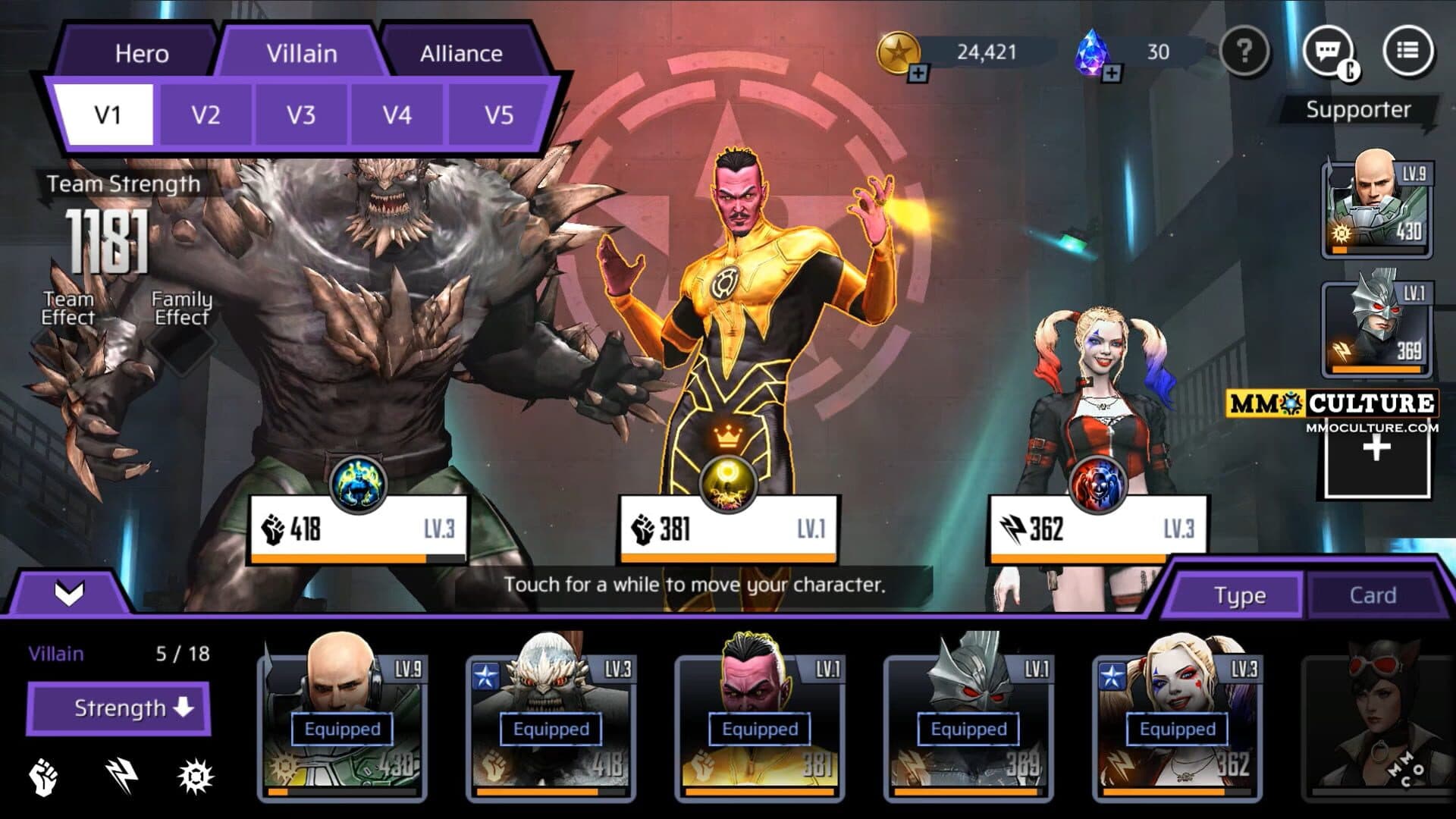Open the list menu icon

pyautogui.click(x=1407, y=52)
